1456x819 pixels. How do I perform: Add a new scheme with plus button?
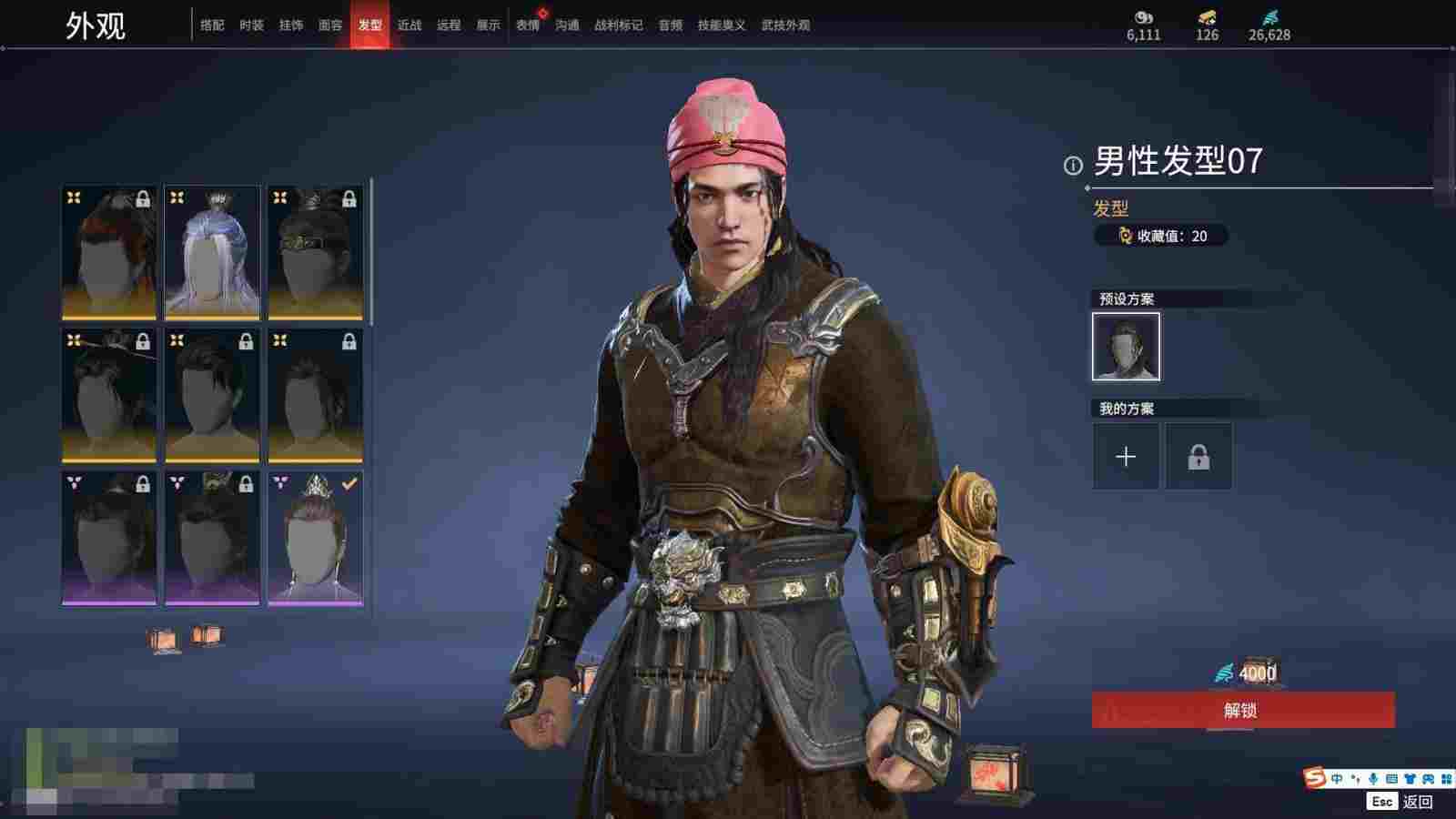[1126, 456]
